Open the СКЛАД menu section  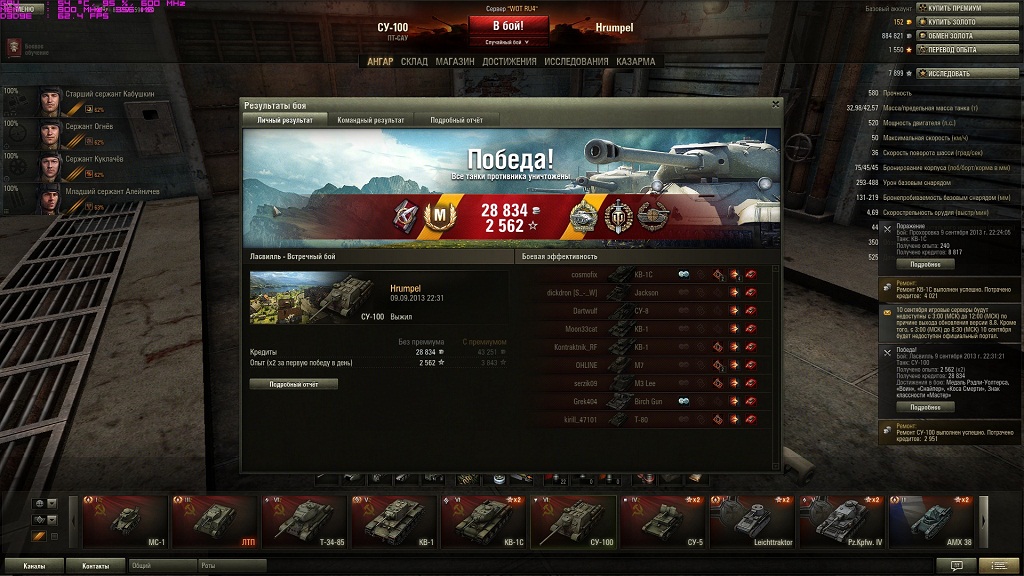[414, 61]
